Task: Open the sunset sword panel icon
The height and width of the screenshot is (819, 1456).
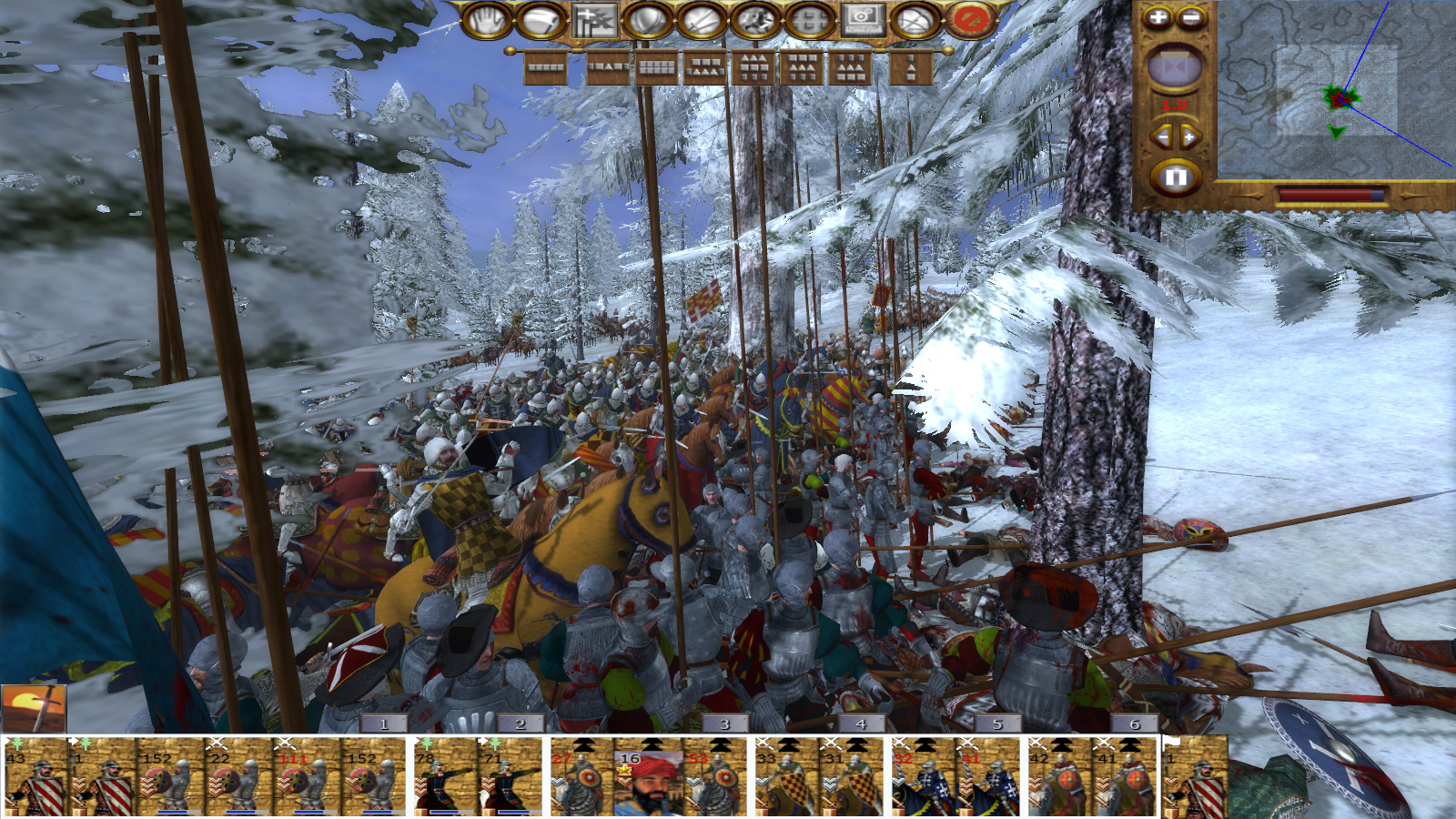Action: [34, 709]
